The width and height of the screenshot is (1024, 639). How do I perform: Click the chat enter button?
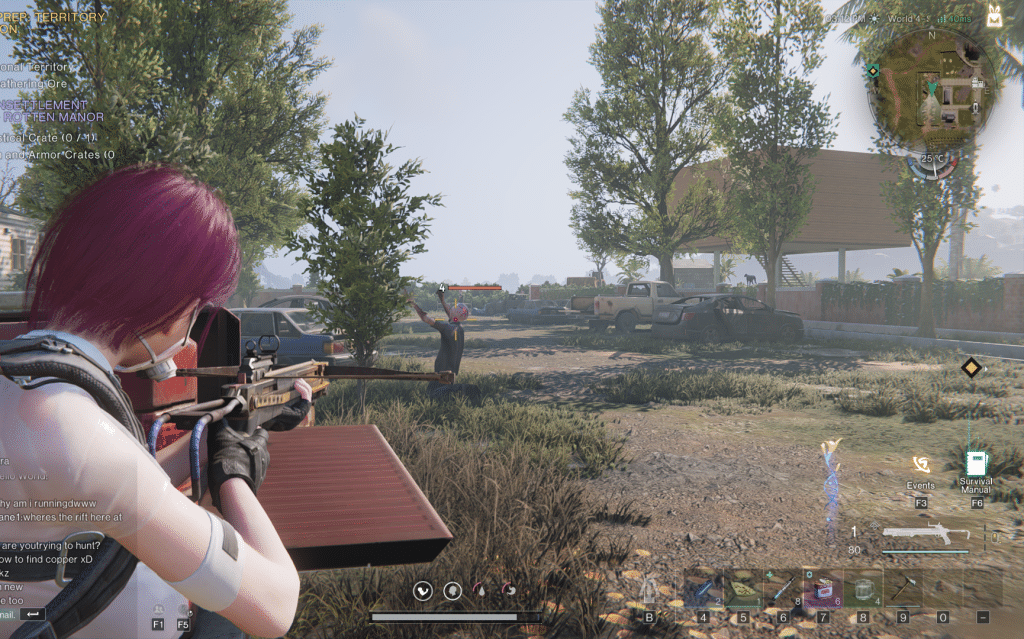pos(33,613)
